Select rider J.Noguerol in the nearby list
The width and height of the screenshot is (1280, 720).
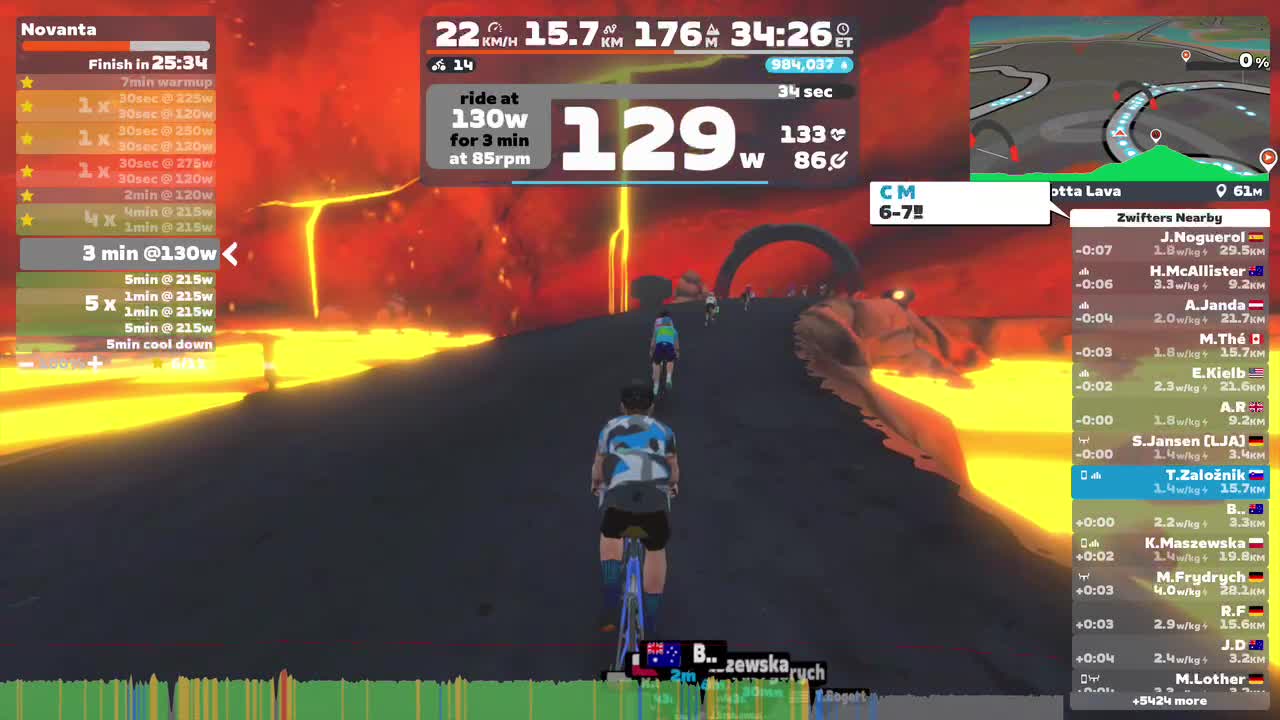click(x=1170, y=243)
